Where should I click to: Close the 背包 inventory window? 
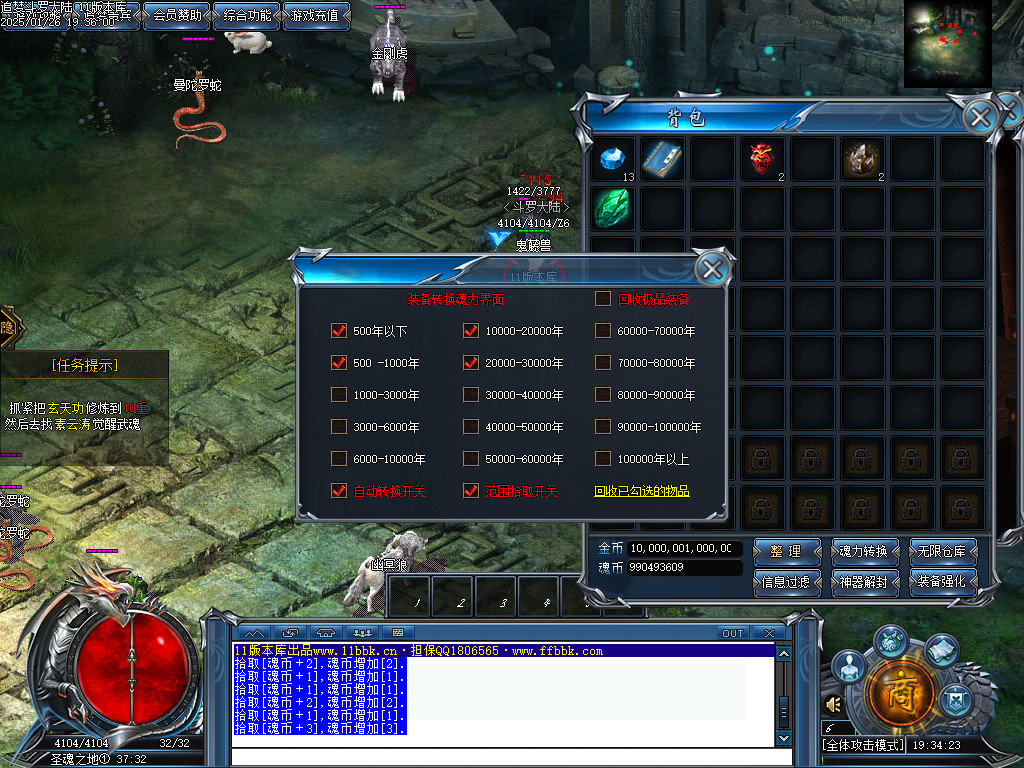(981, 117)
